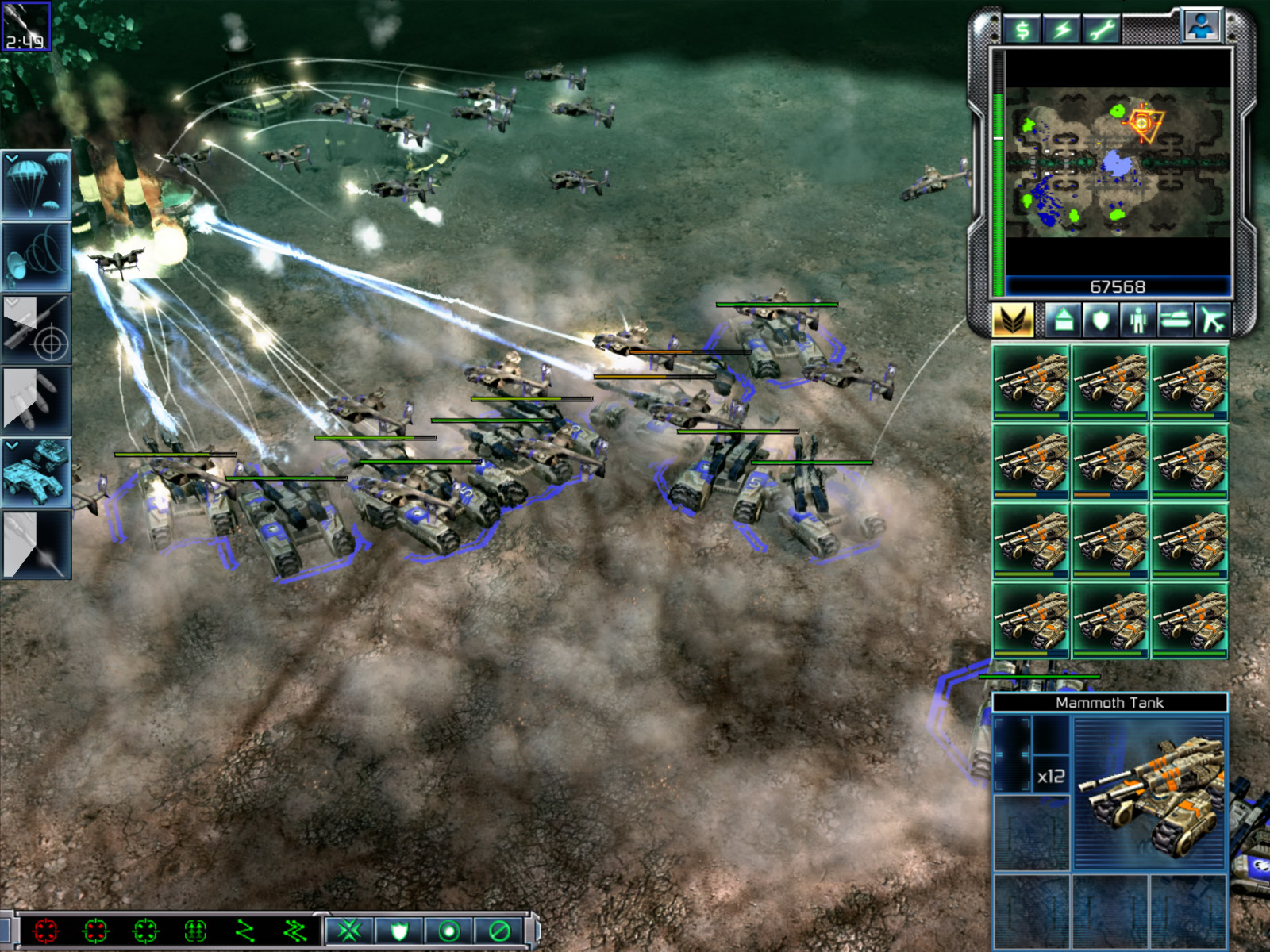Use the radar scan support power

pos(37,257)
